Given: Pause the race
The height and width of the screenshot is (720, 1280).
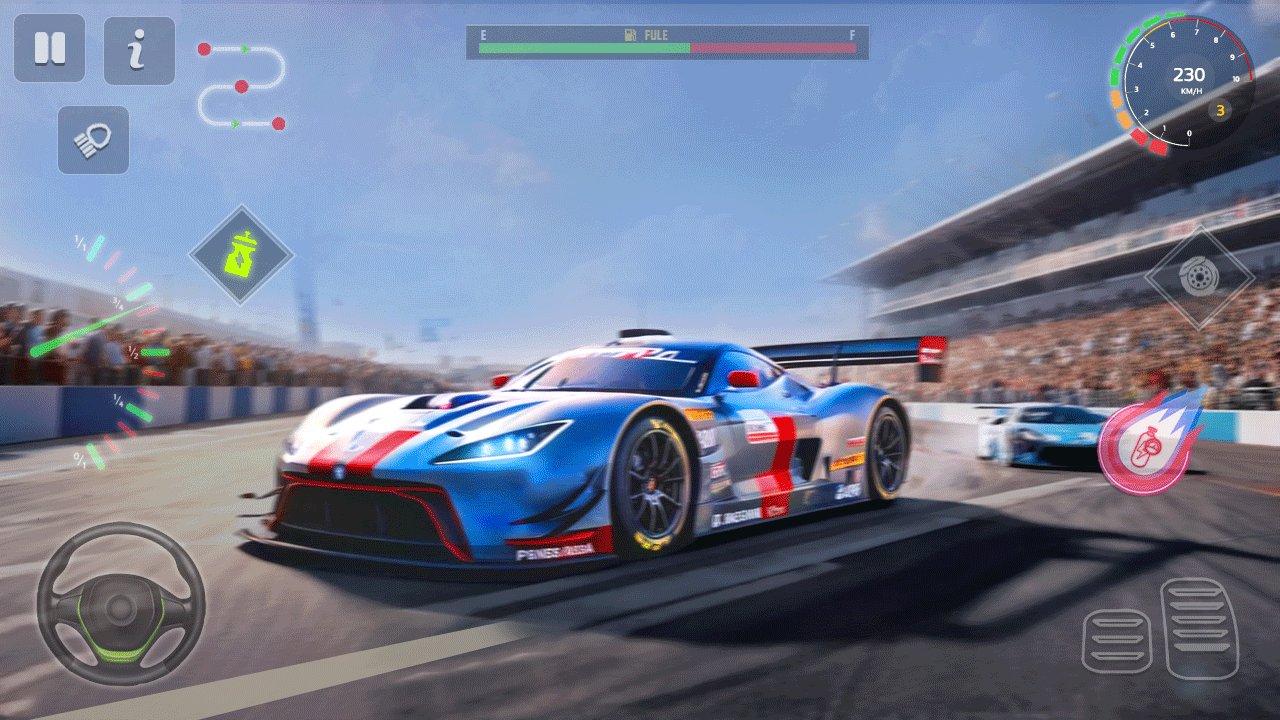Looking at the screenshot, I should click(x=49, y=49).
